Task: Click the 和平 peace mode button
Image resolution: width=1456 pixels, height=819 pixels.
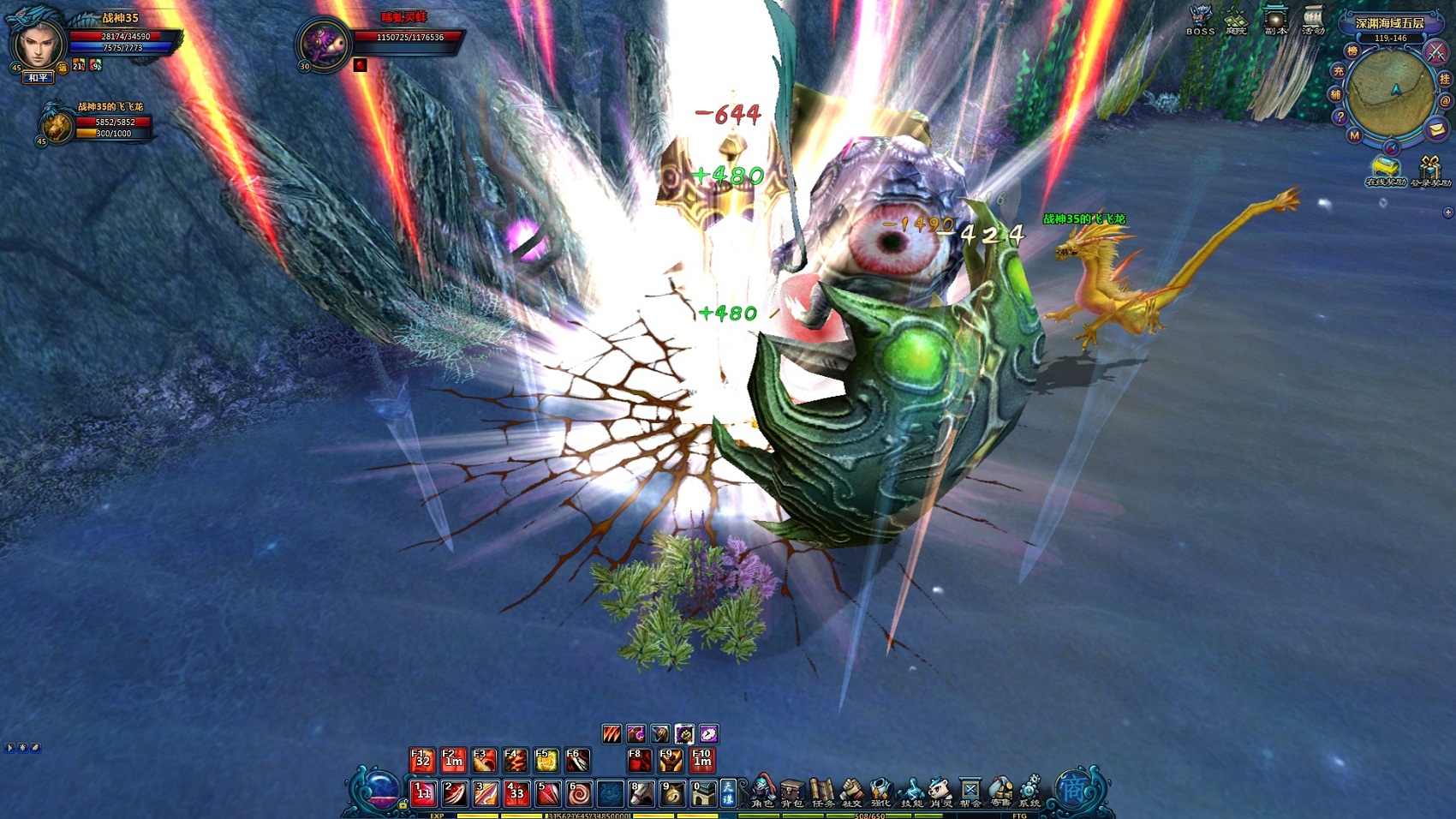Action: click(x=38, y=78)
